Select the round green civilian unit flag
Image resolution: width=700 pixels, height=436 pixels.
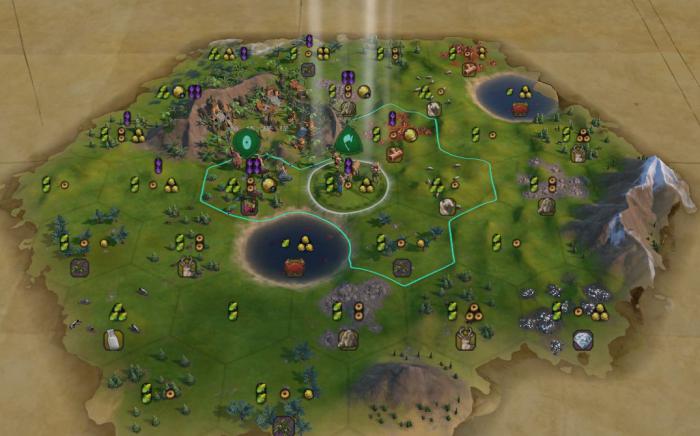tap(246, 141)
